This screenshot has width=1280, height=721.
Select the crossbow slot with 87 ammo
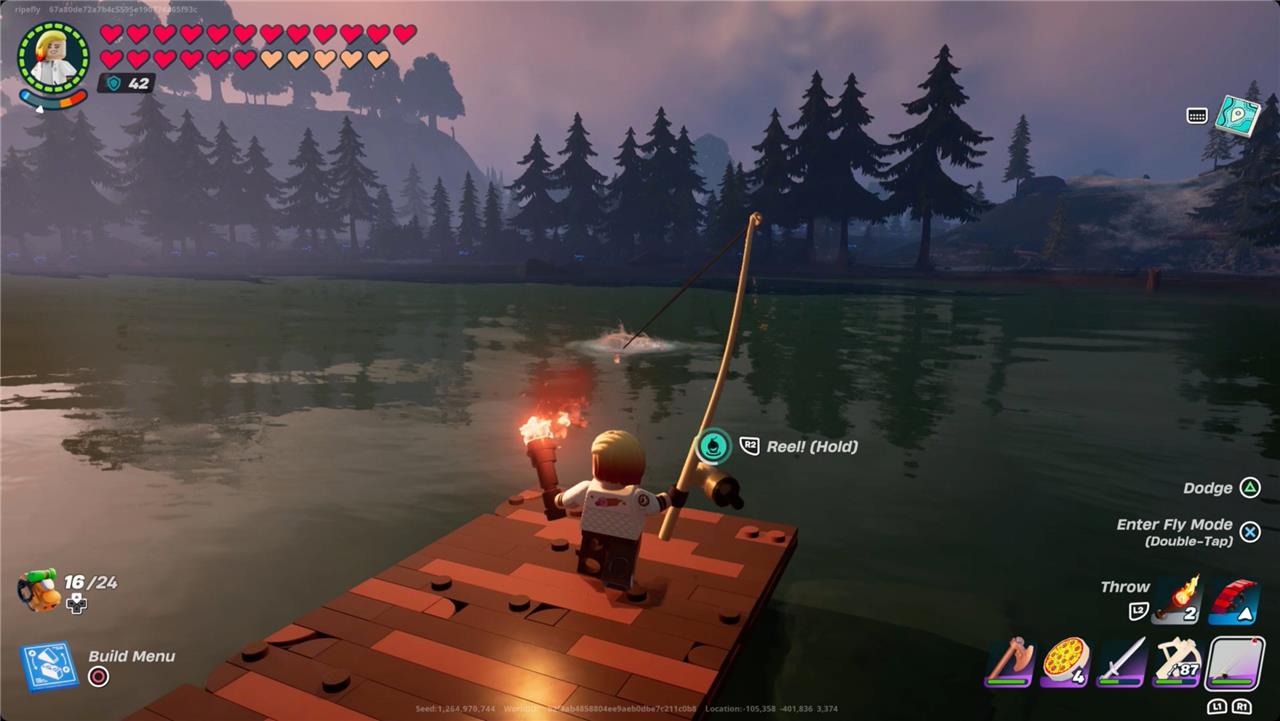[x=1177, y=661]
